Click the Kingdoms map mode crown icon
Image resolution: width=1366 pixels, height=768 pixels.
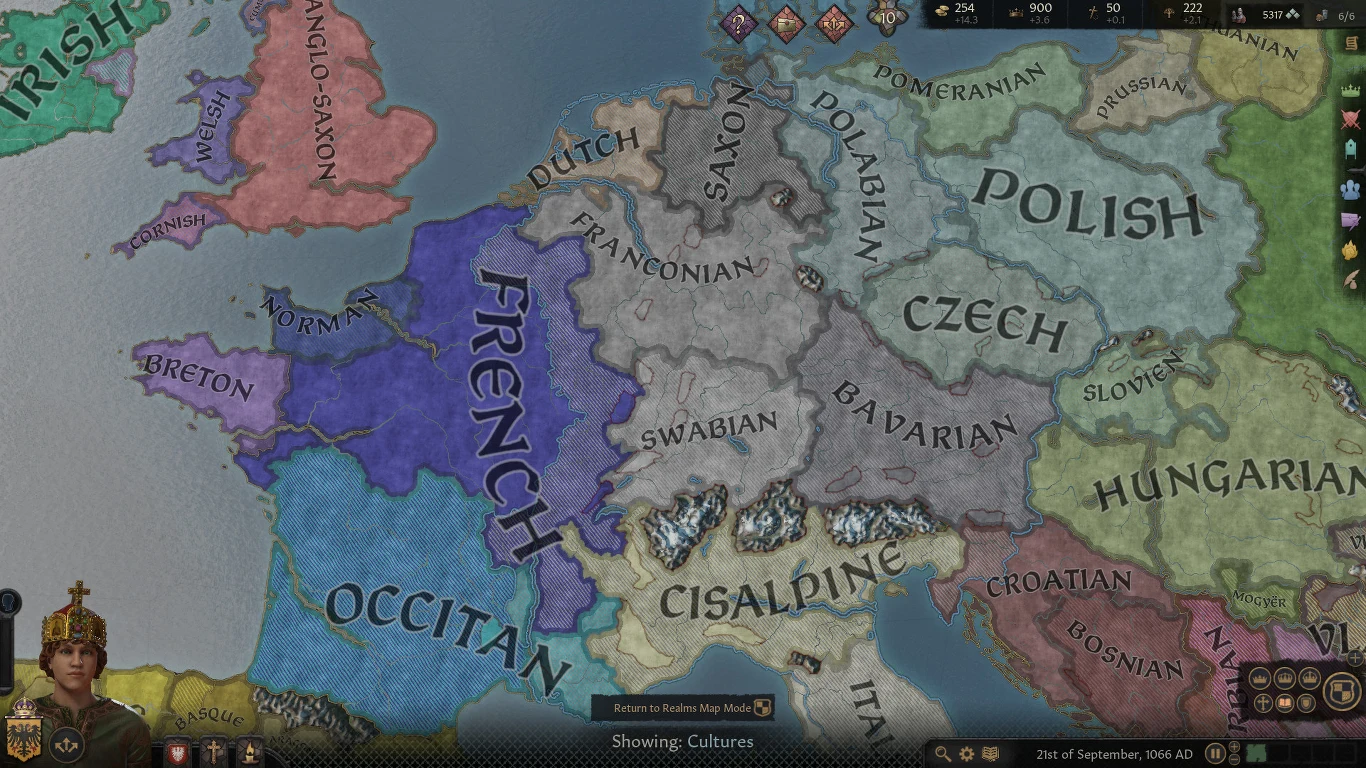tap(1285, 678)
